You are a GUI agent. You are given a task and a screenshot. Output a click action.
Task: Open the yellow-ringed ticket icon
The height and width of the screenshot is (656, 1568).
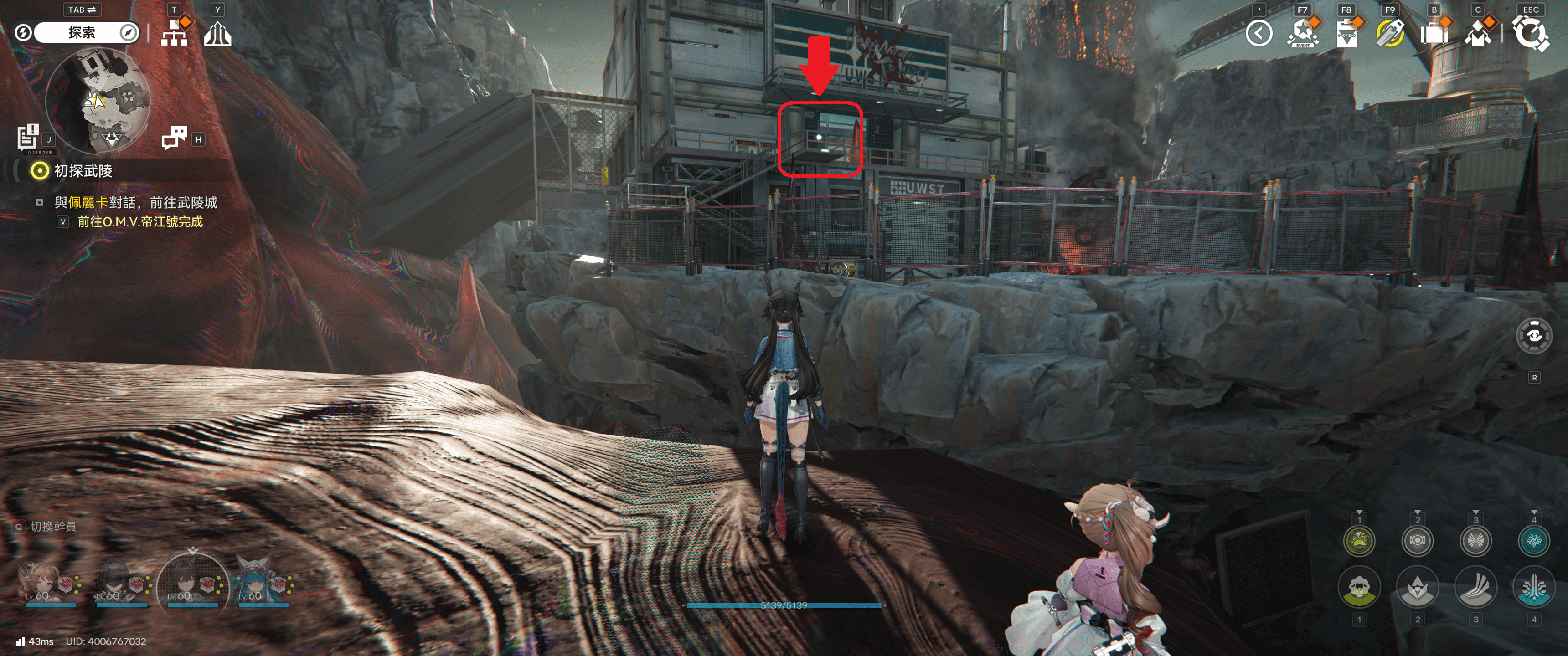pyautogui.click(x=1390, y=33)
